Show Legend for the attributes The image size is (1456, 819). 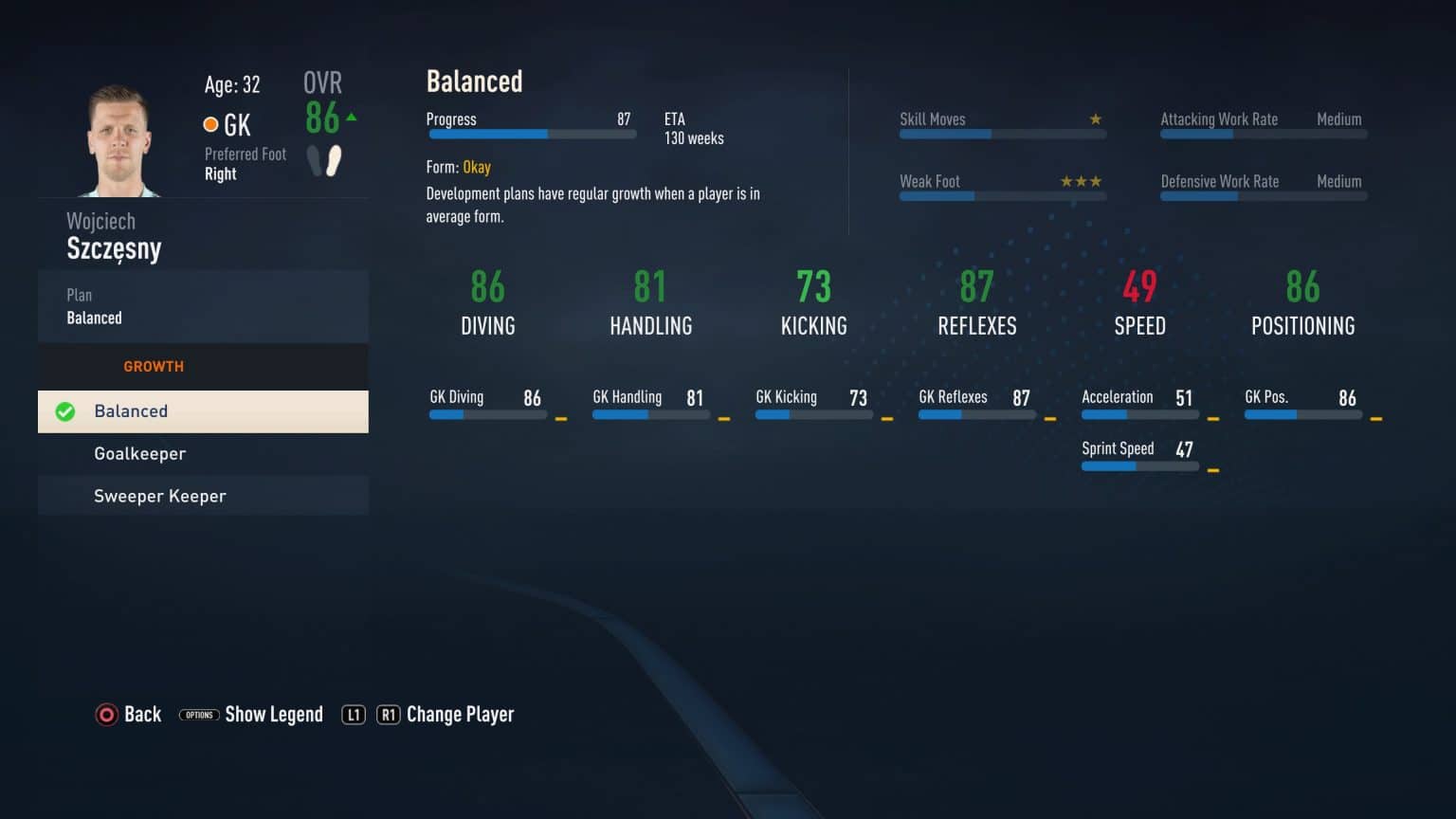[x=251, y=715]
